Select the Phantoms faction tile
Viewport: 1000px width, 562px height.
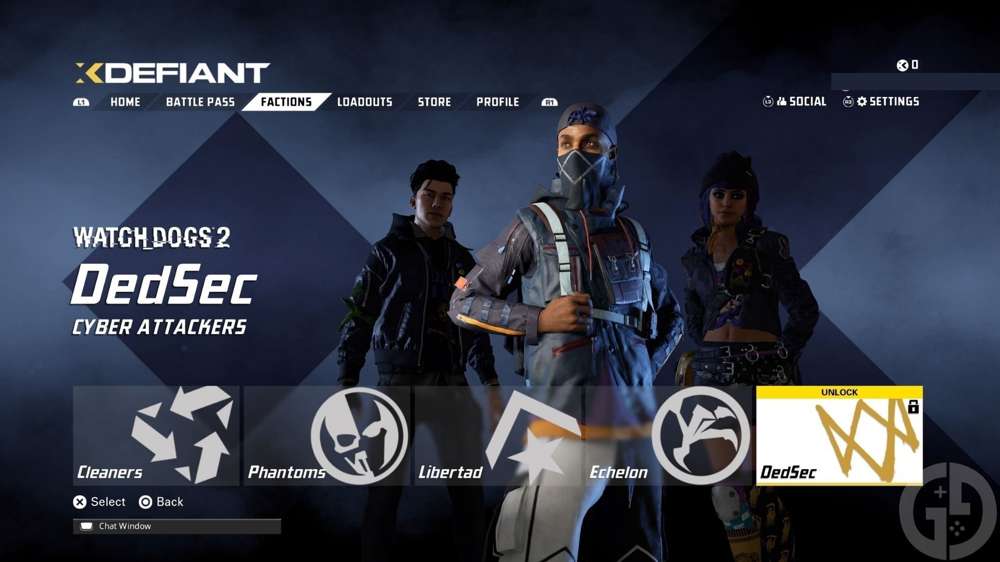click(x=326, y=436)
